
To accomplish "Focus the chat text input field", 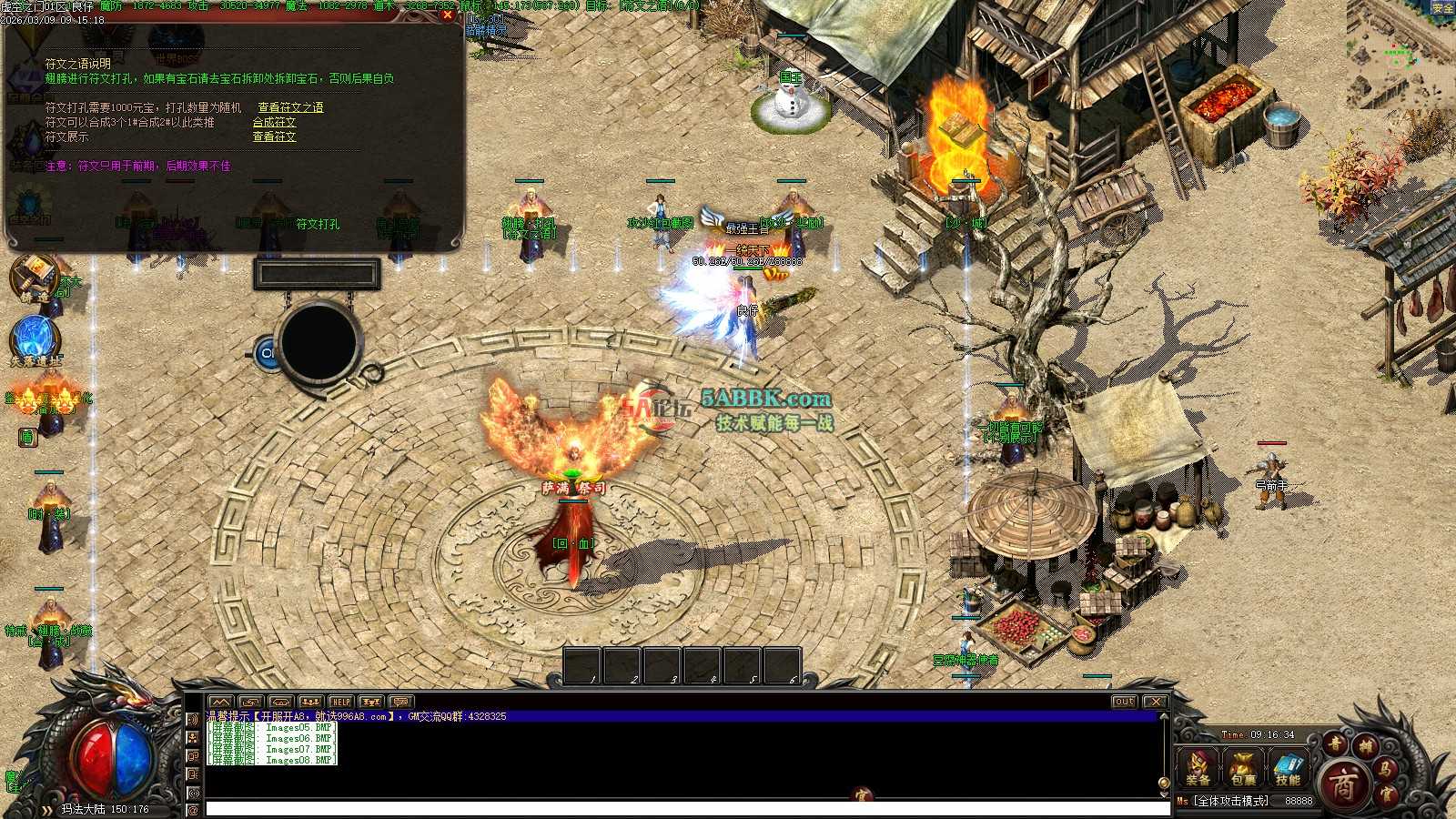I will (682, 808).
